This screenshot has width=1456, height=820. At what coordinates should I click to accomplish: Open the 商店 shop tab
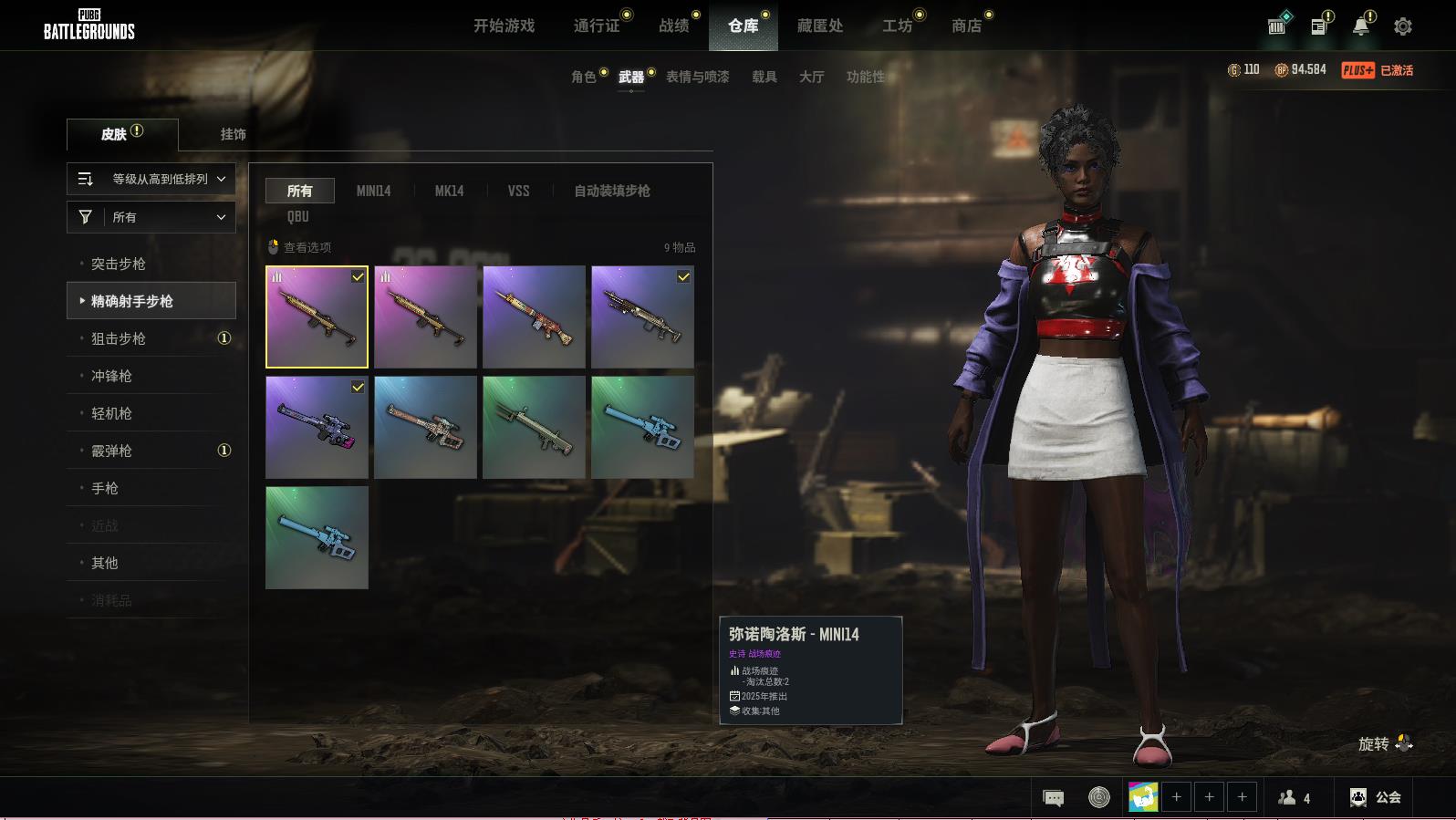pos(966,26)
